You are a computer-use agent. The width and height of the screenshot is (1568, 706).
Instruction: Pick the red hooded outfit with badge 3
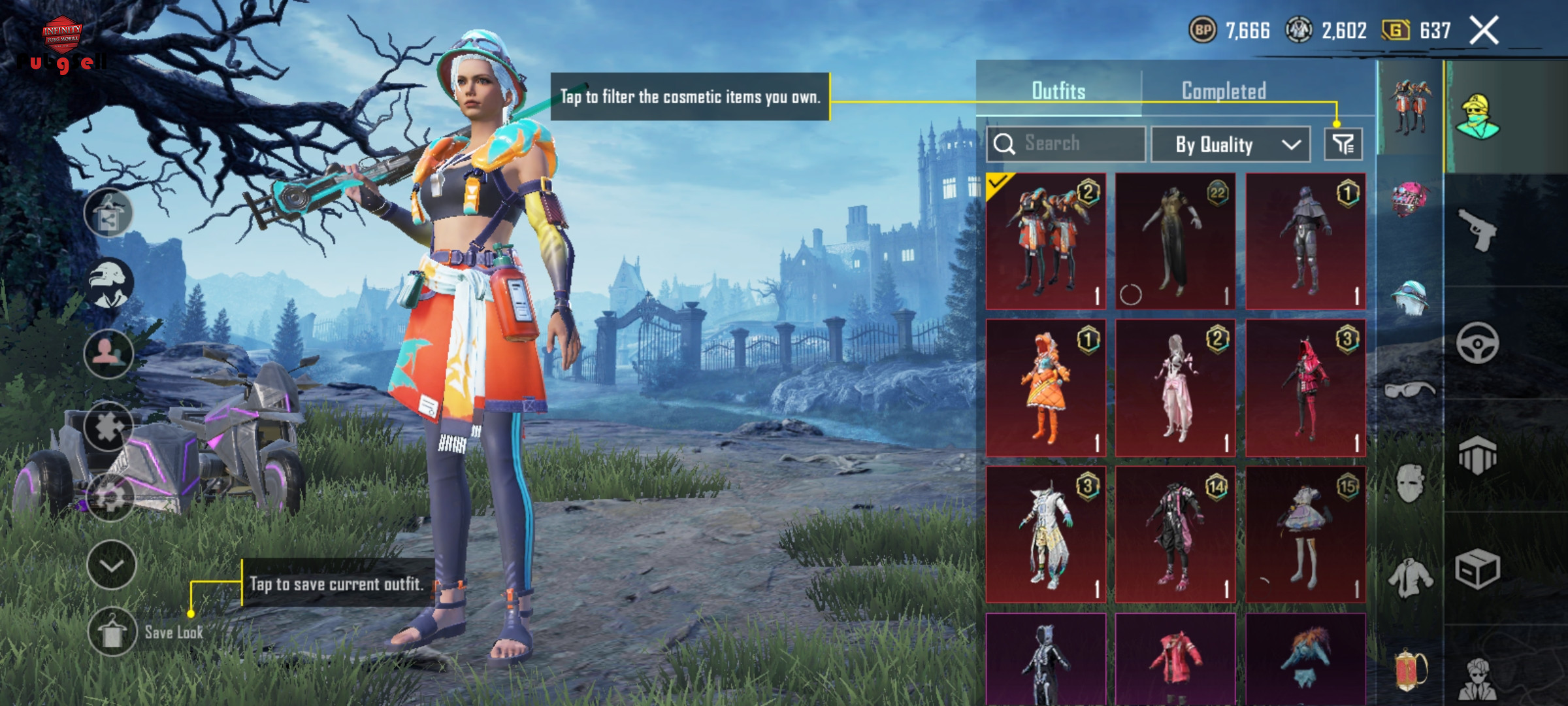(x=1305, y=388)
